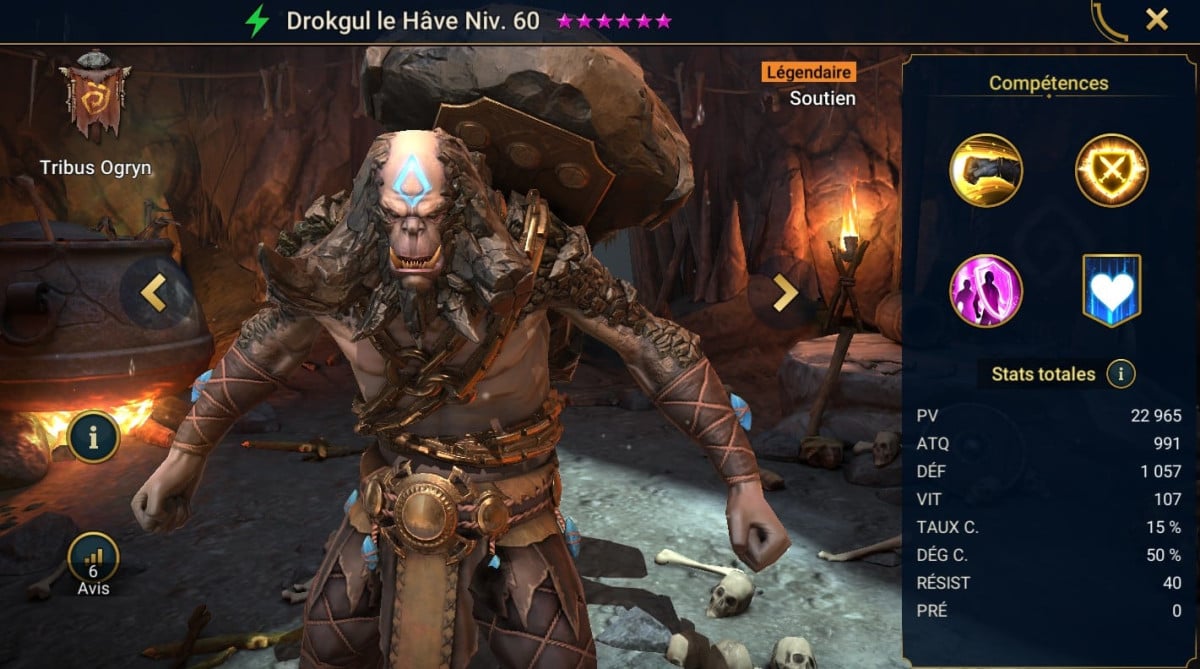Show the previous champion
Viewport: 1200px width, 669px height.
click(x=153, y=292)
